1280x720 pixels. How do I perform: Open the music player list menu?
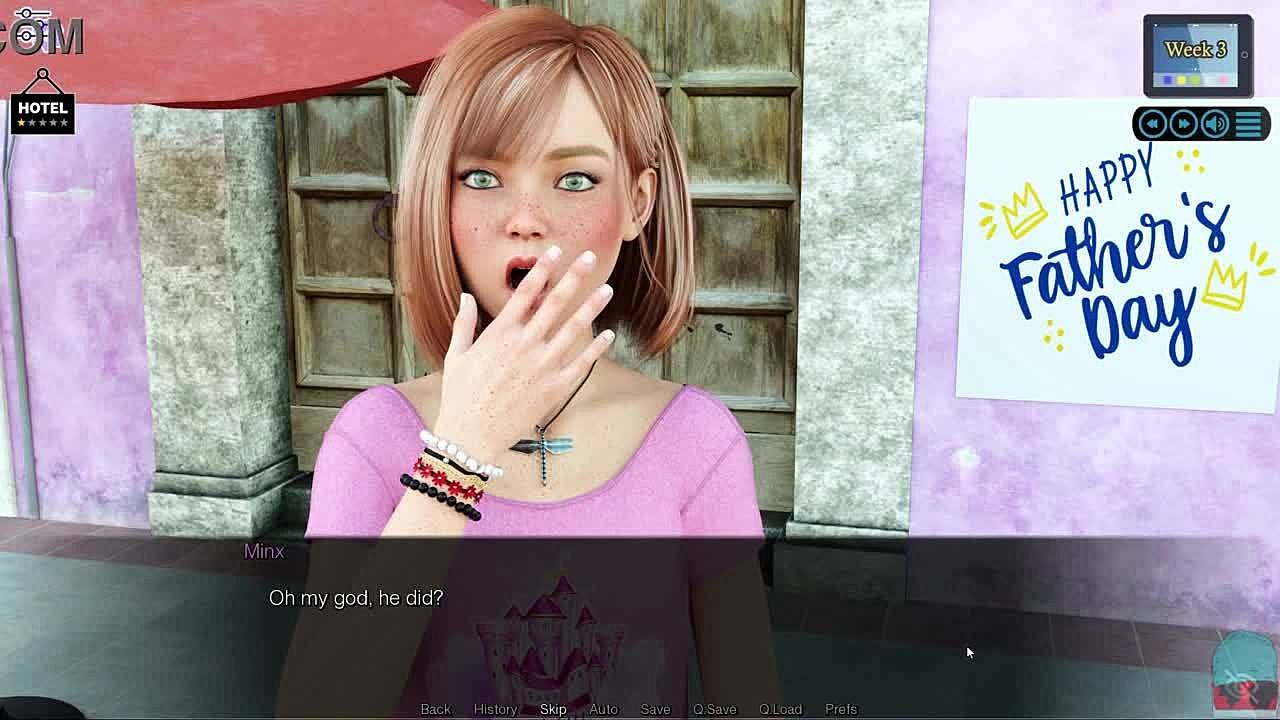click(1248, 124)
